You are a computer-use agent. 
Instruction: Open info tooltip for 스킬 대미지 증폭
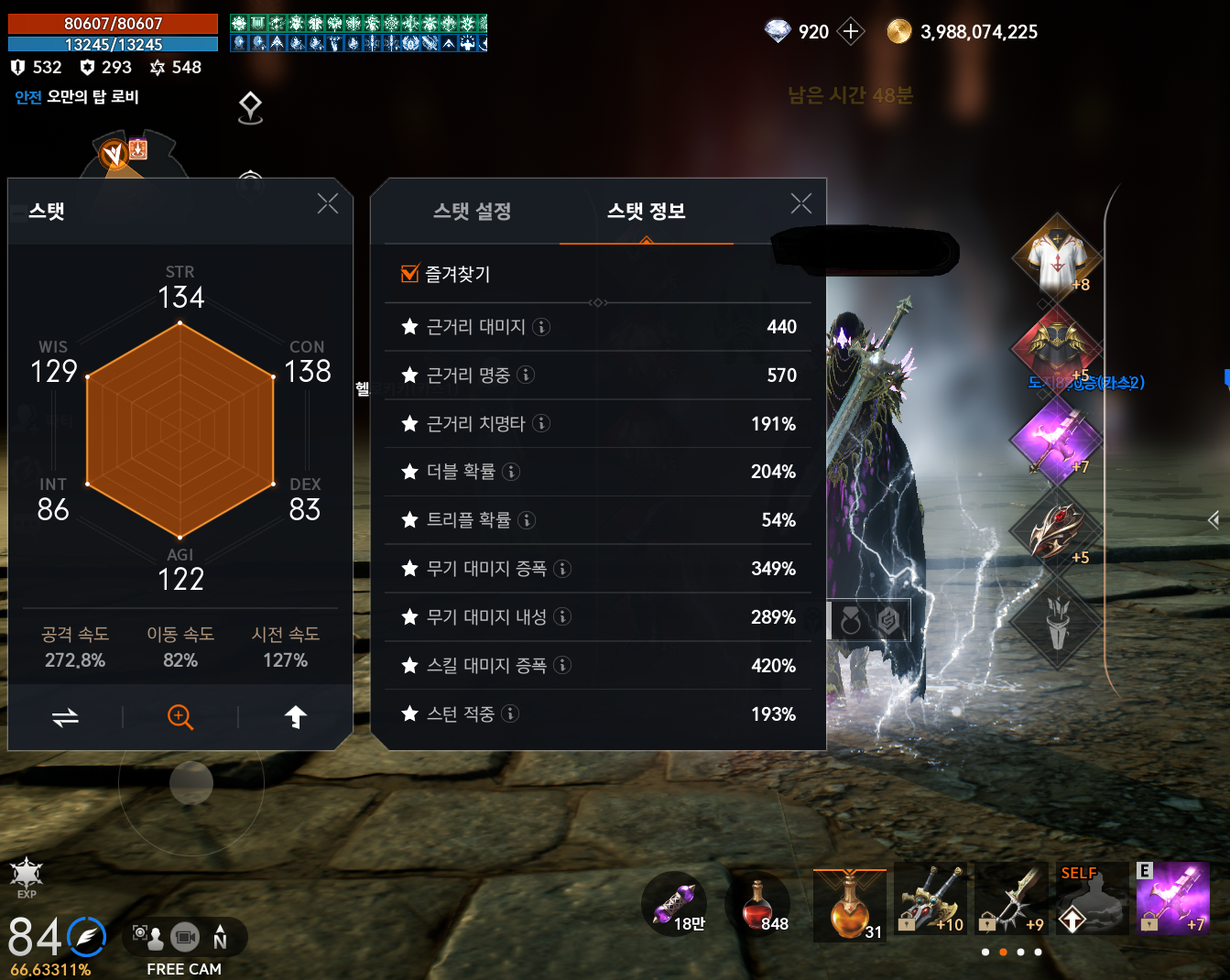pos(562,666)
